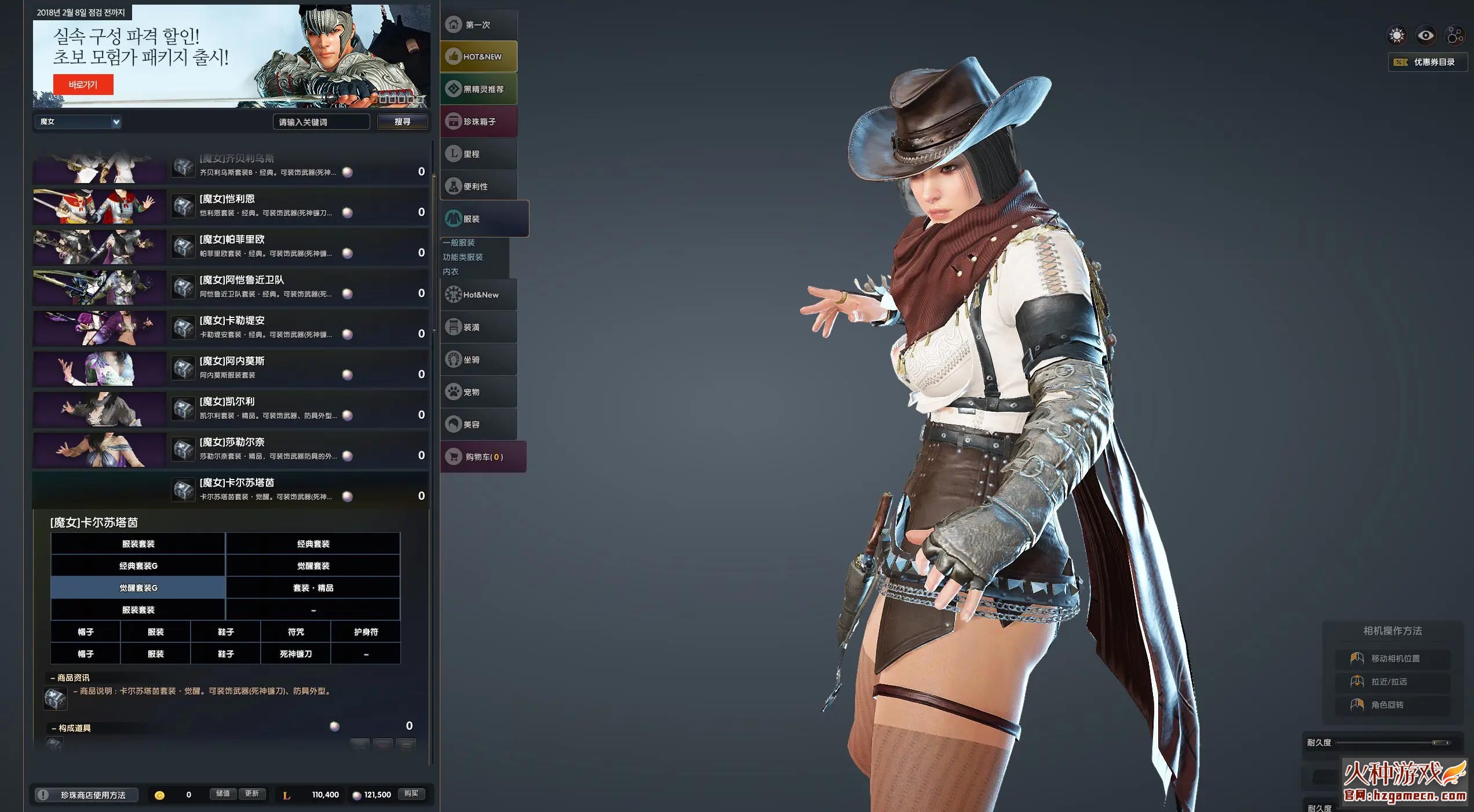Choose the 觉醒套装G set option
Image resolution: width=1474 pixels, height=812 pixels.
(x=138, y=588)
